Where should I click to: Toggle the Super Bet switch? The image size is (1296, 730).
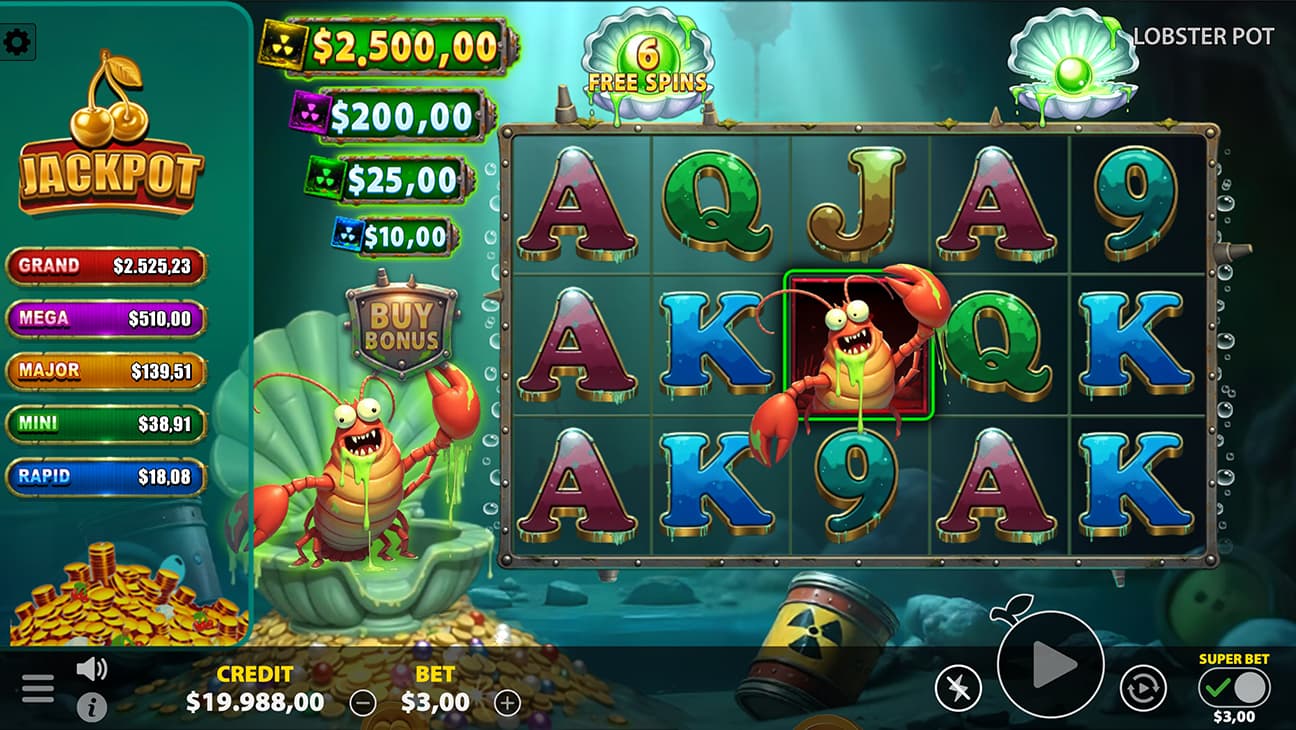click(x=1234, y=688)
